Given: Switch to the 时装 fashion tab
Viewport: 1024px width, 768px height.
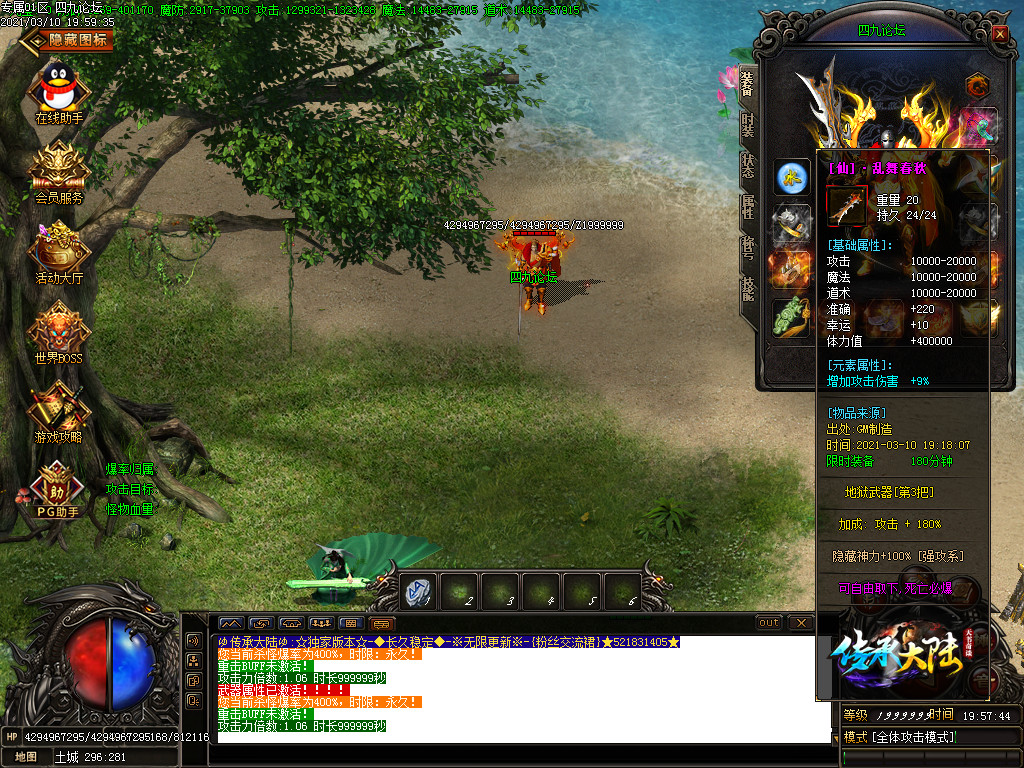Looking at the screenshot, I should [747, 124].
